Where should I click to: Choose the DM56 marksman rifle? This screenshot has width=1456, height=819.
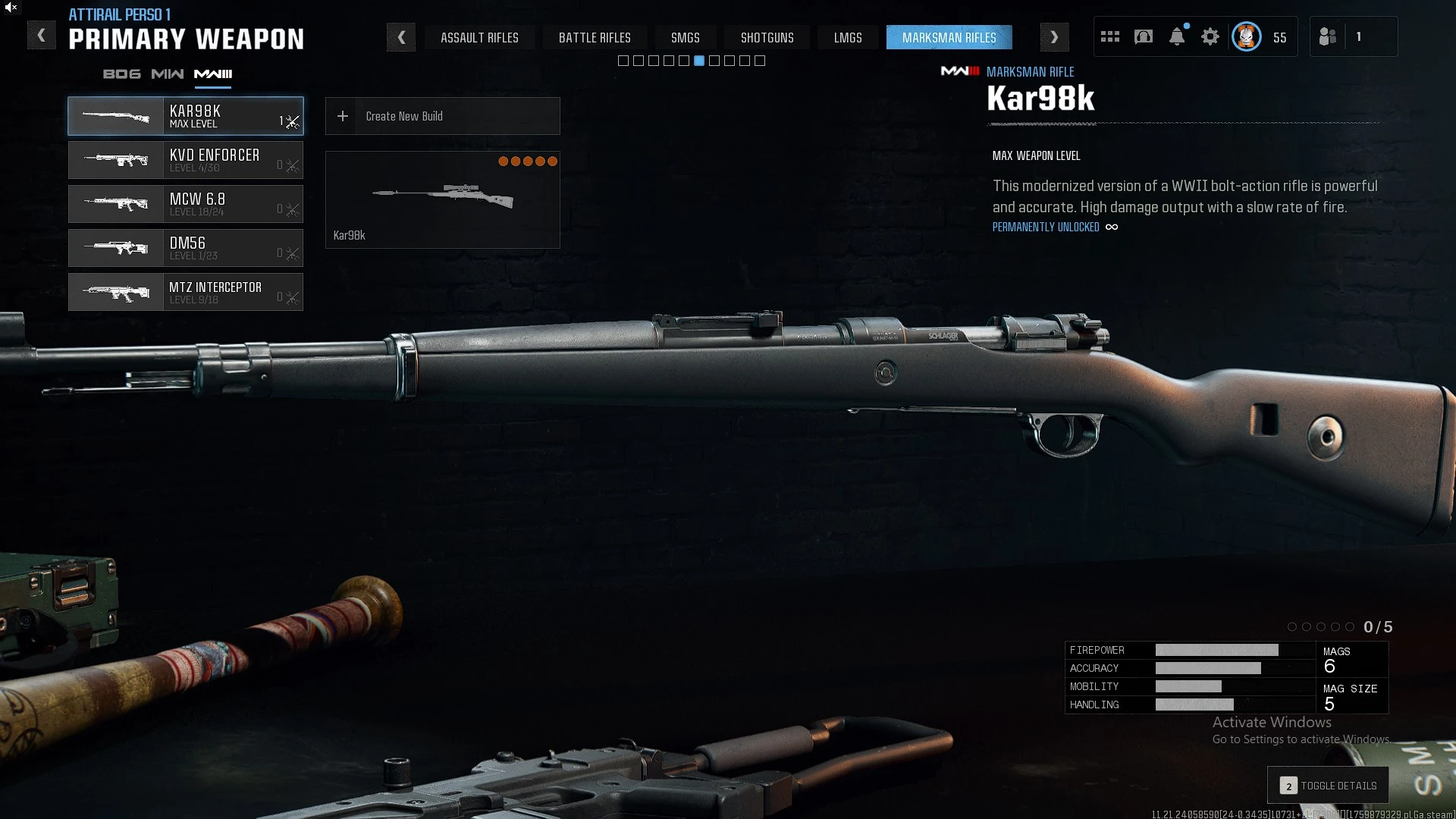click(186, 248)
